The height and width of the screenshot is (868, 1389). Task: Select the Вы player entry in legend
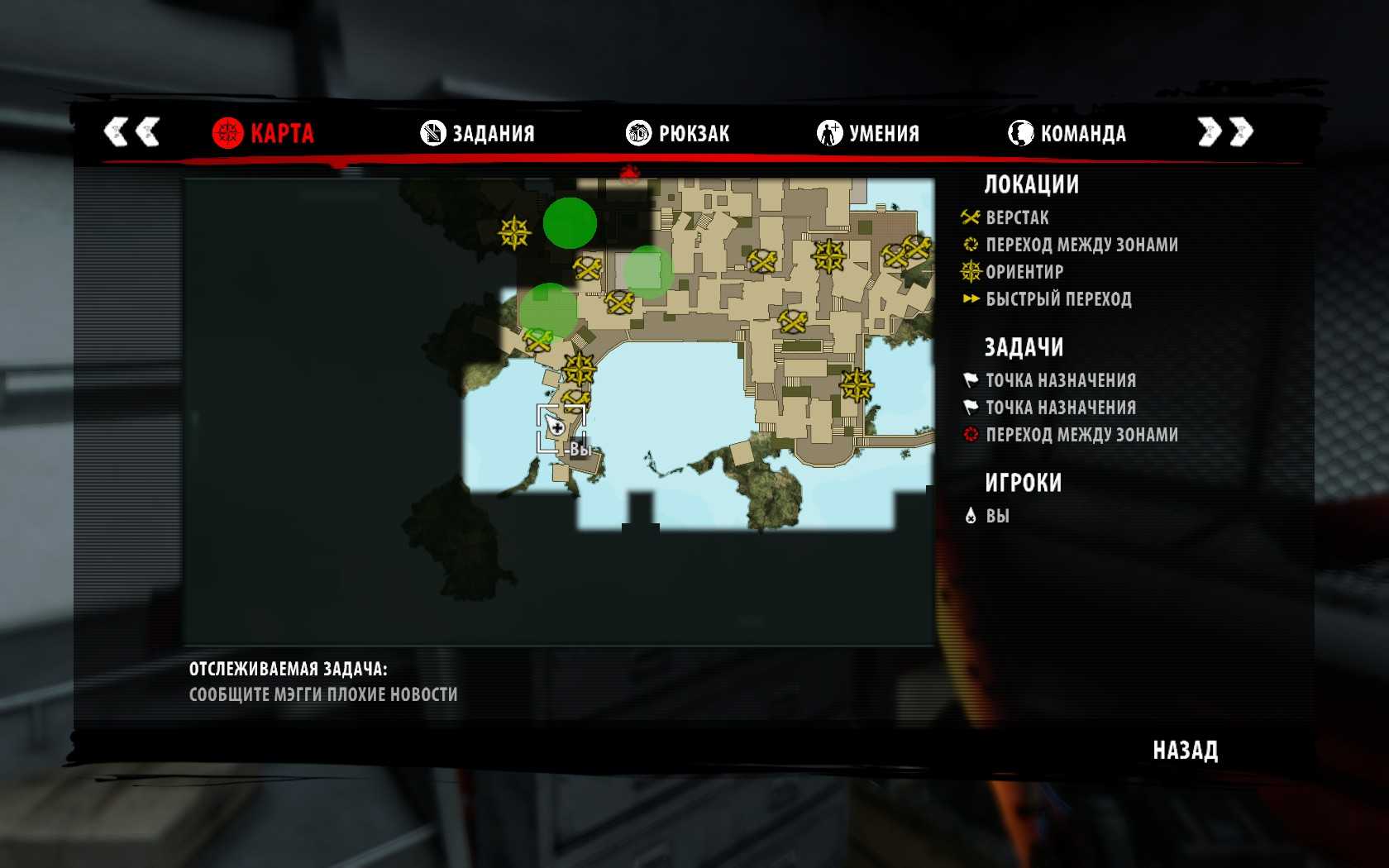click(997, 517)
